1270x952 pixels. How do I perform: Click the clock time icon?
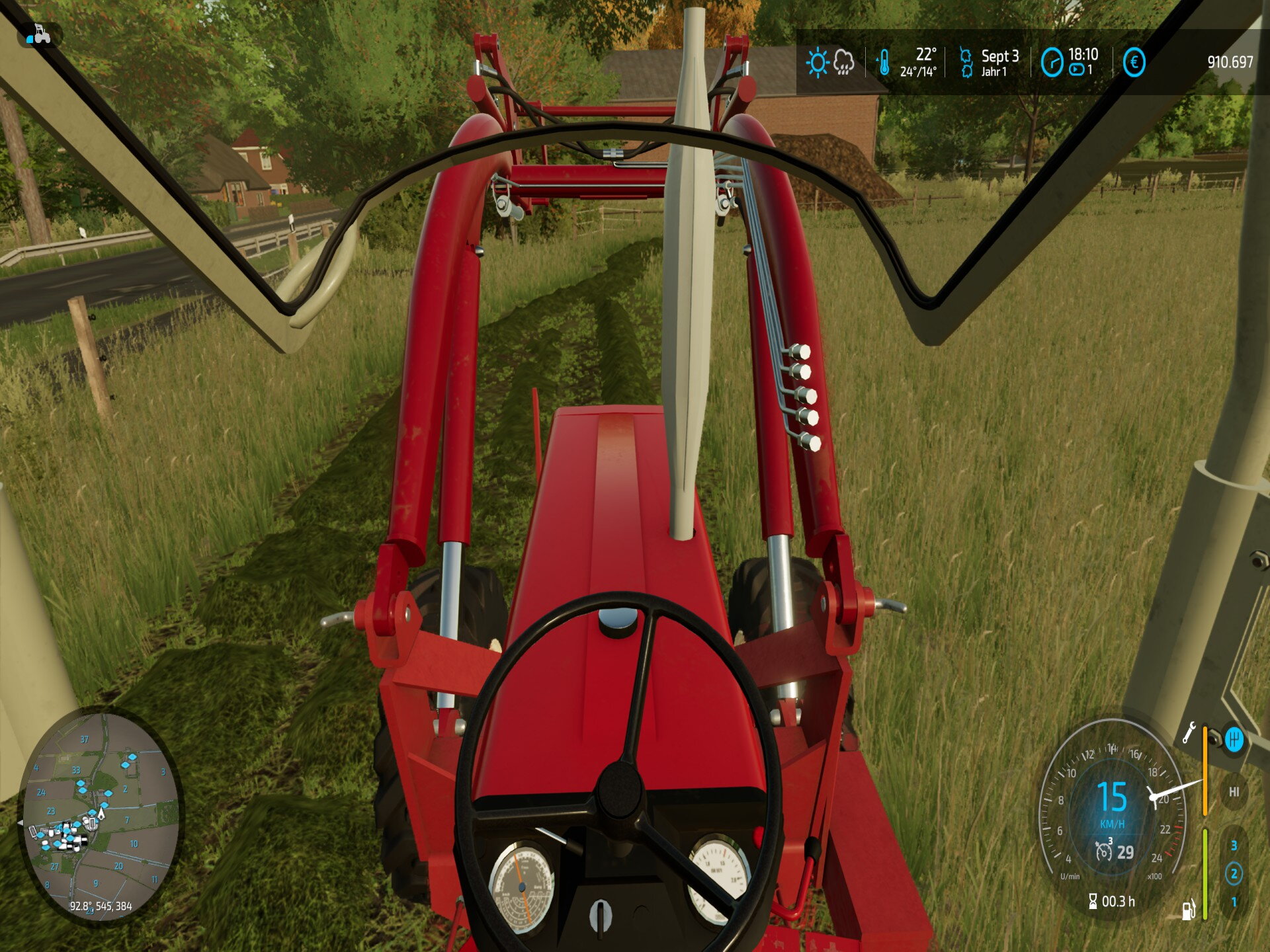(x=1051, y=63)
